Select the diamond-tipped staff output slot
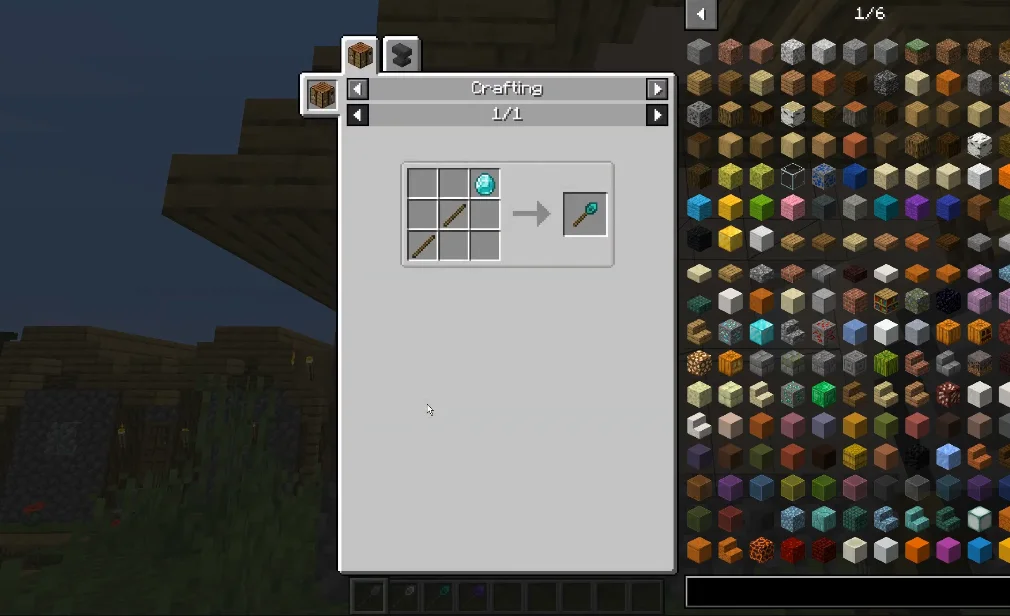1010x616 pixels. point(585,214)
